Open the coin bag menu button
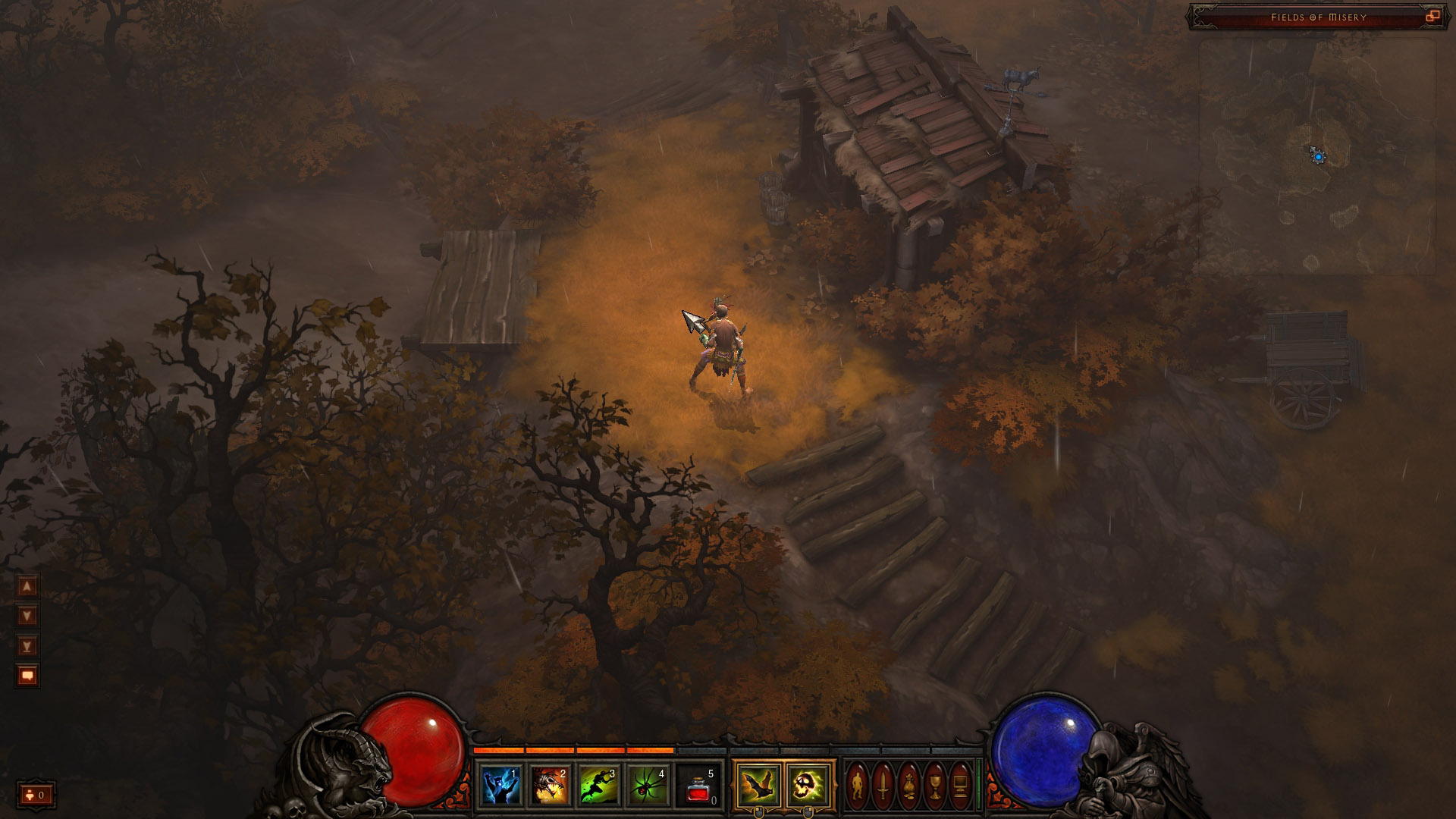 (909, 786)
